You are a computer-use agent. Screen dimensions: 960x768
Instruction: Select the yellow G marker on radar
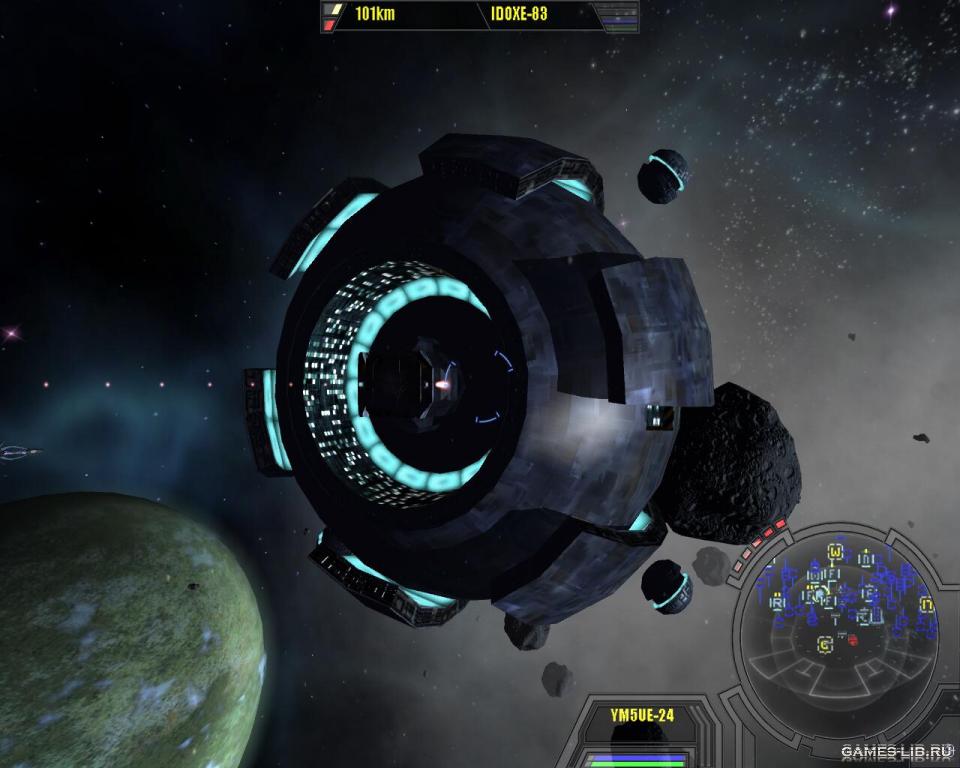coord(824,644)
